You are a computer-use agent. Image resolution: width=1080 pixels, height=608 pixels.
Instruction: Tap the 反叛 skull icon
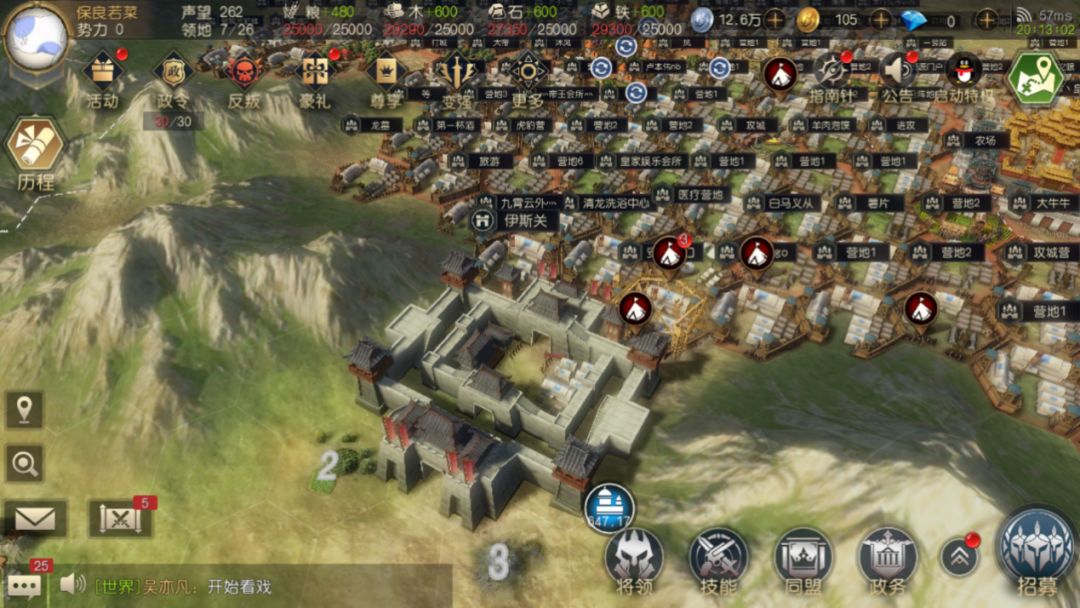(244, 73)
